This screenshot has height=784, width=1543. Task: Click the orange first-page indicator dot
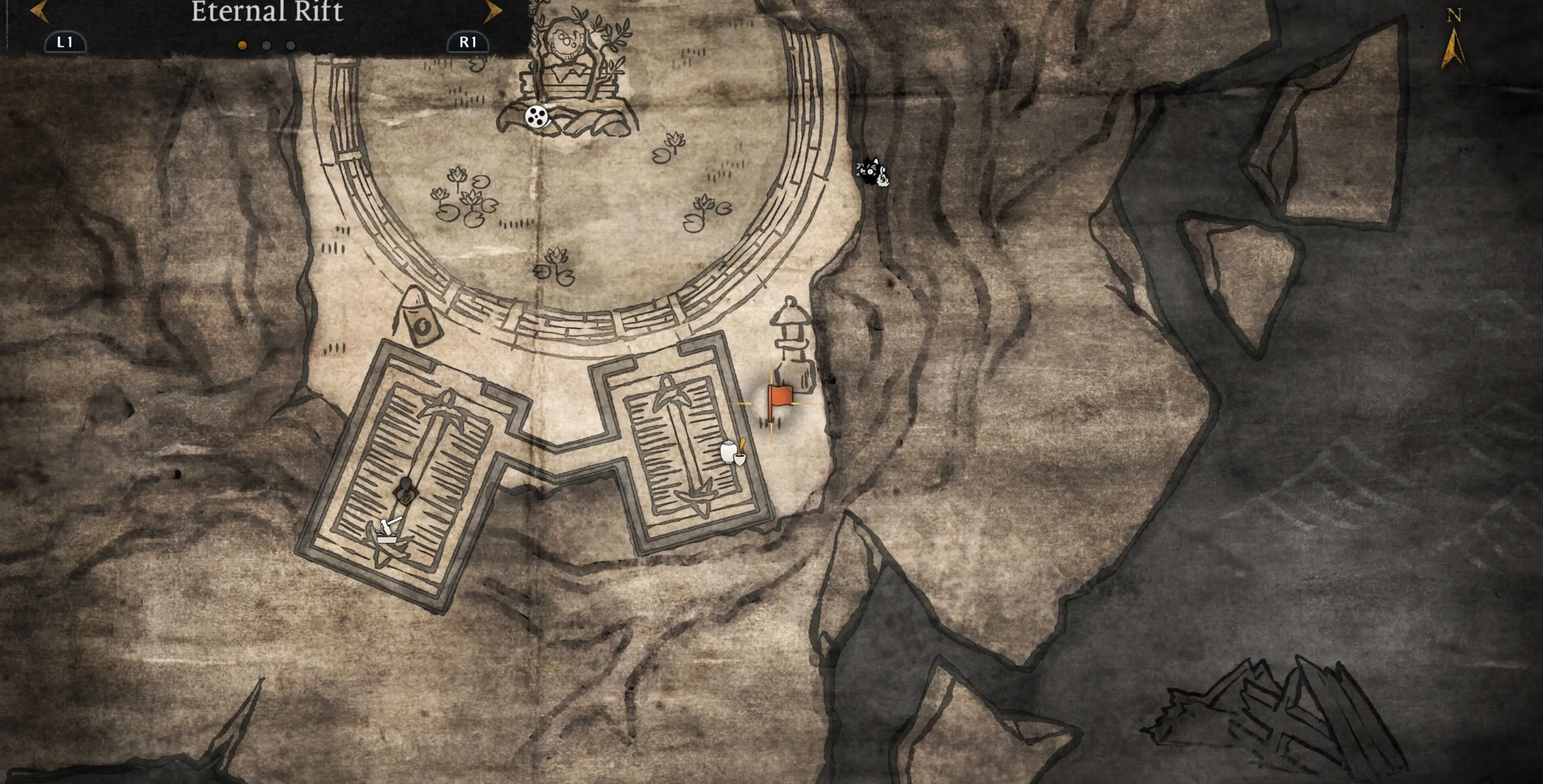[x=242, y=45]
